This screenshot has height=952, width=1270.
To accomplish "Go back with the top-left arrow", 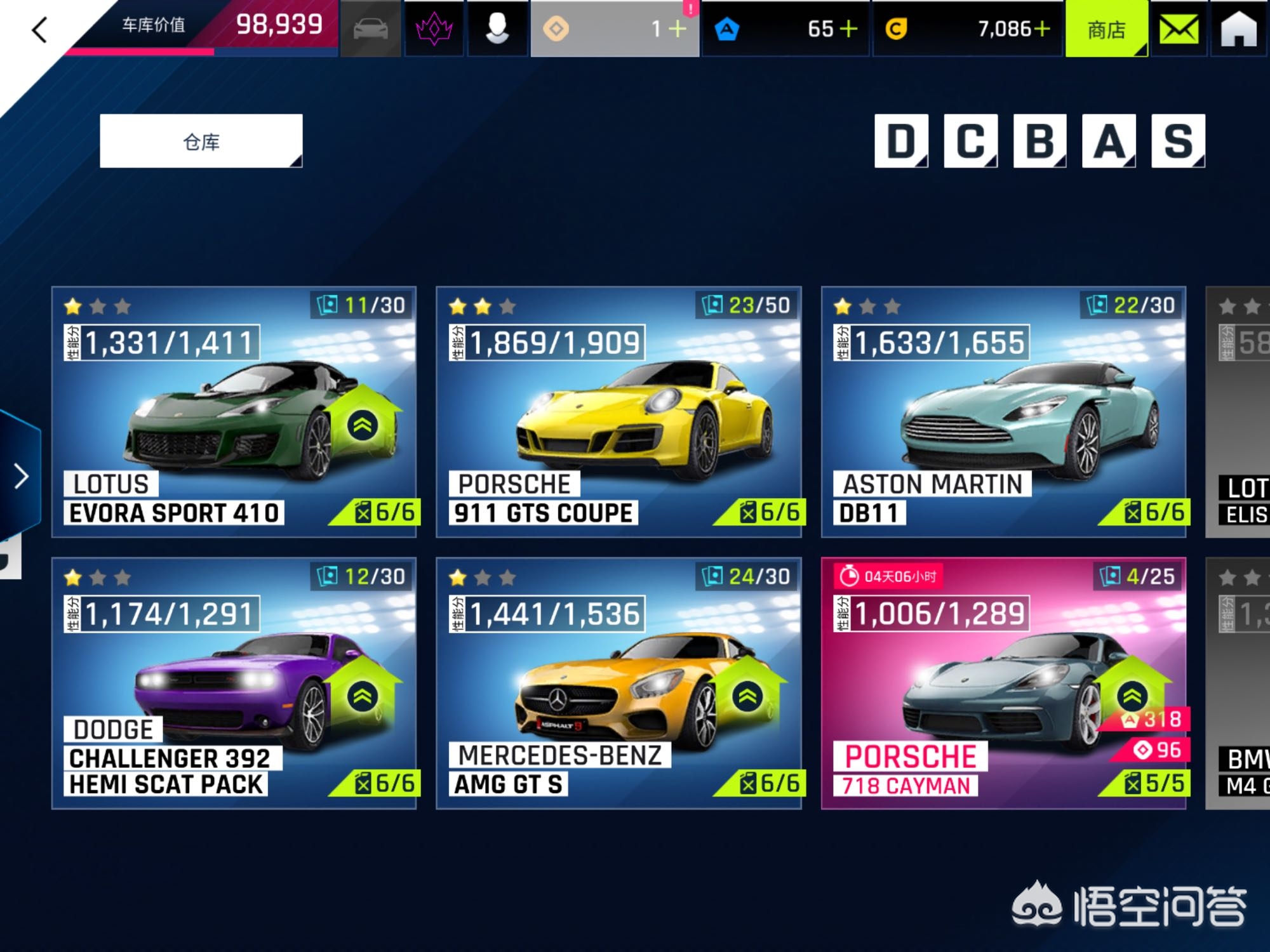I will tap(39, 30).
